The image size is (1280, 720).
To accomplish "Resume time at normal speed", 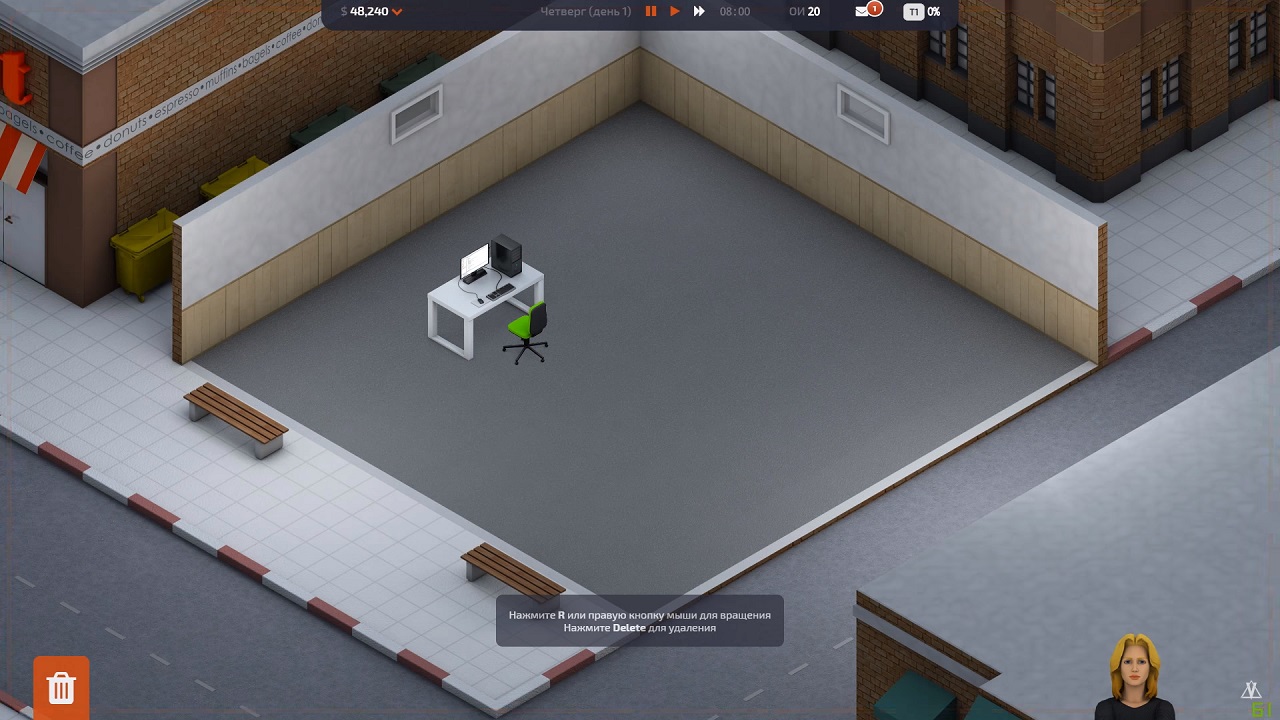I will click(x=675, y=12).
